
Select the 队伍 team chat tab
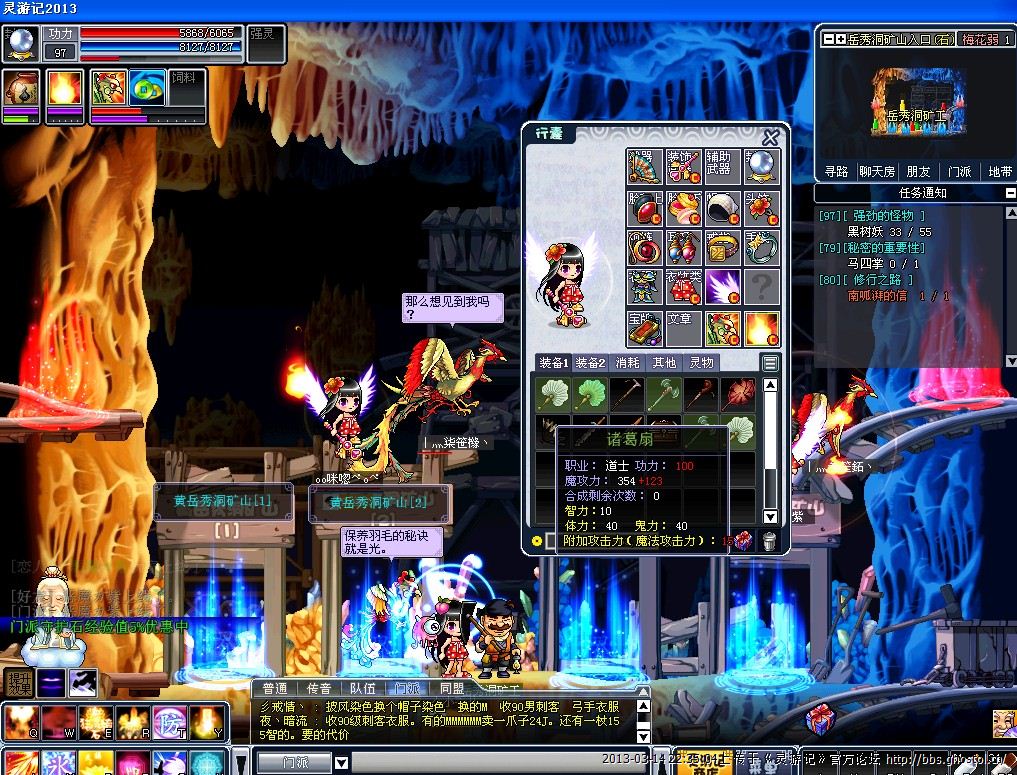point(363,688)
